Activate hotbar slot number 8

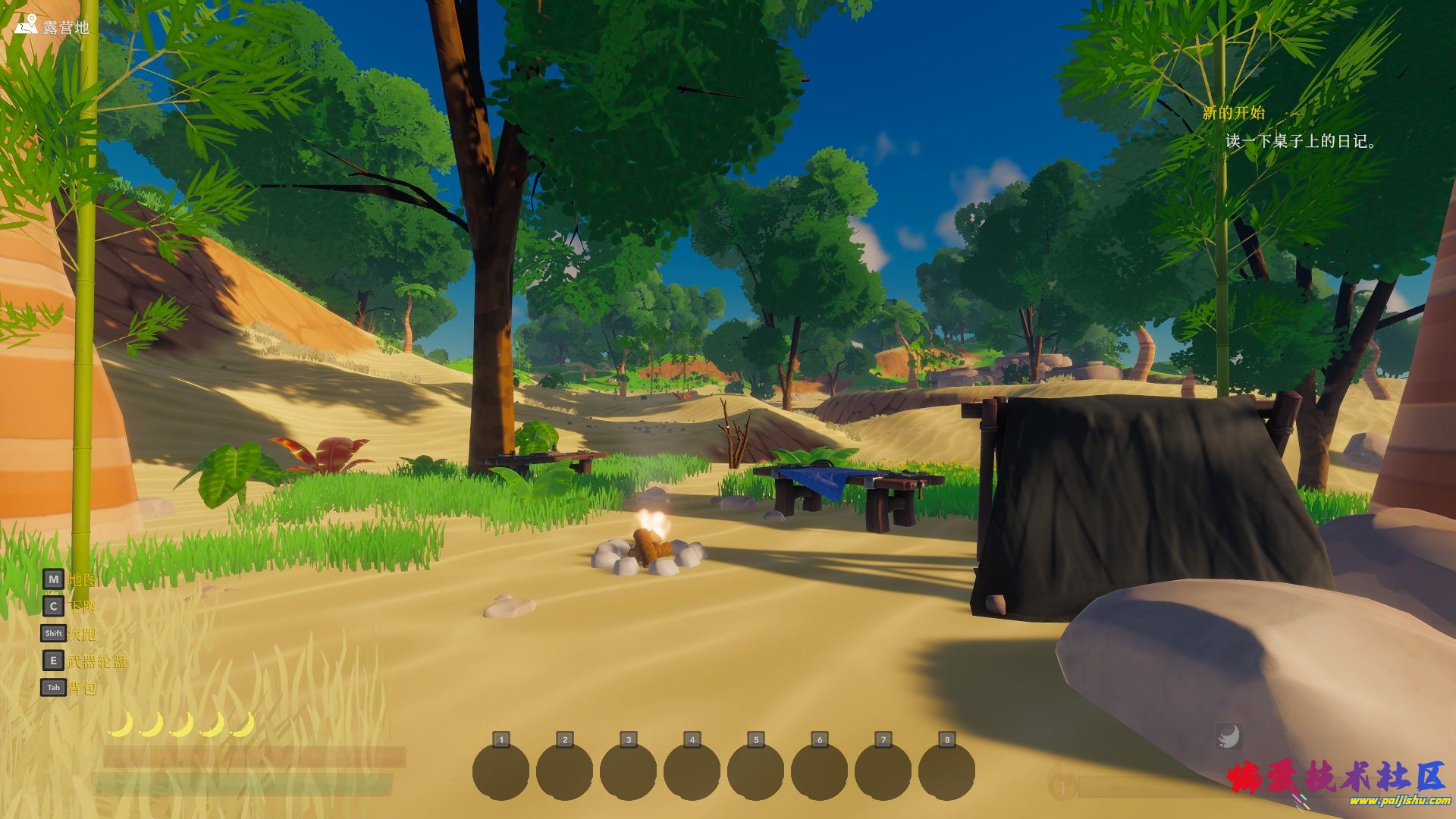[x=946, y=771]
